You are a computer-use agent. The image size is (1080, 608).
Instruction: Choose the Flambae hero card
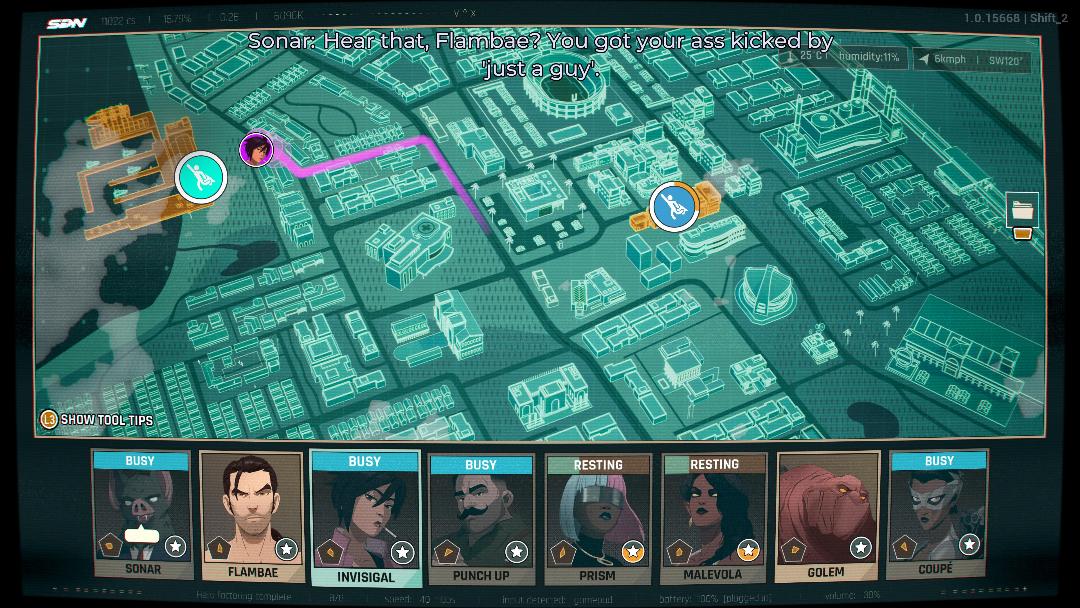[x=251, y=517]
